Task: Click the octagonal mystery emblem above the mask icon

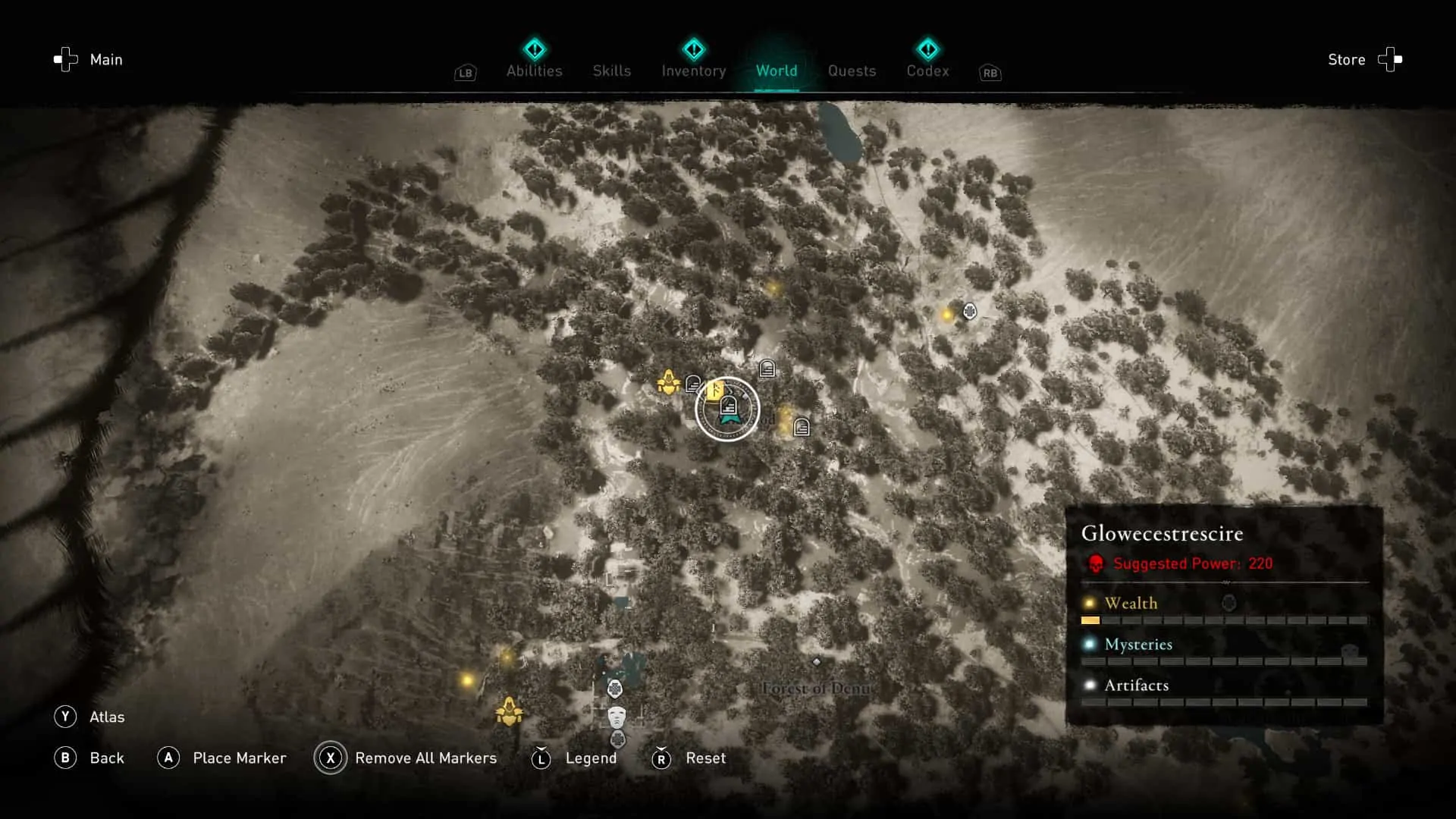Action: 616,689
